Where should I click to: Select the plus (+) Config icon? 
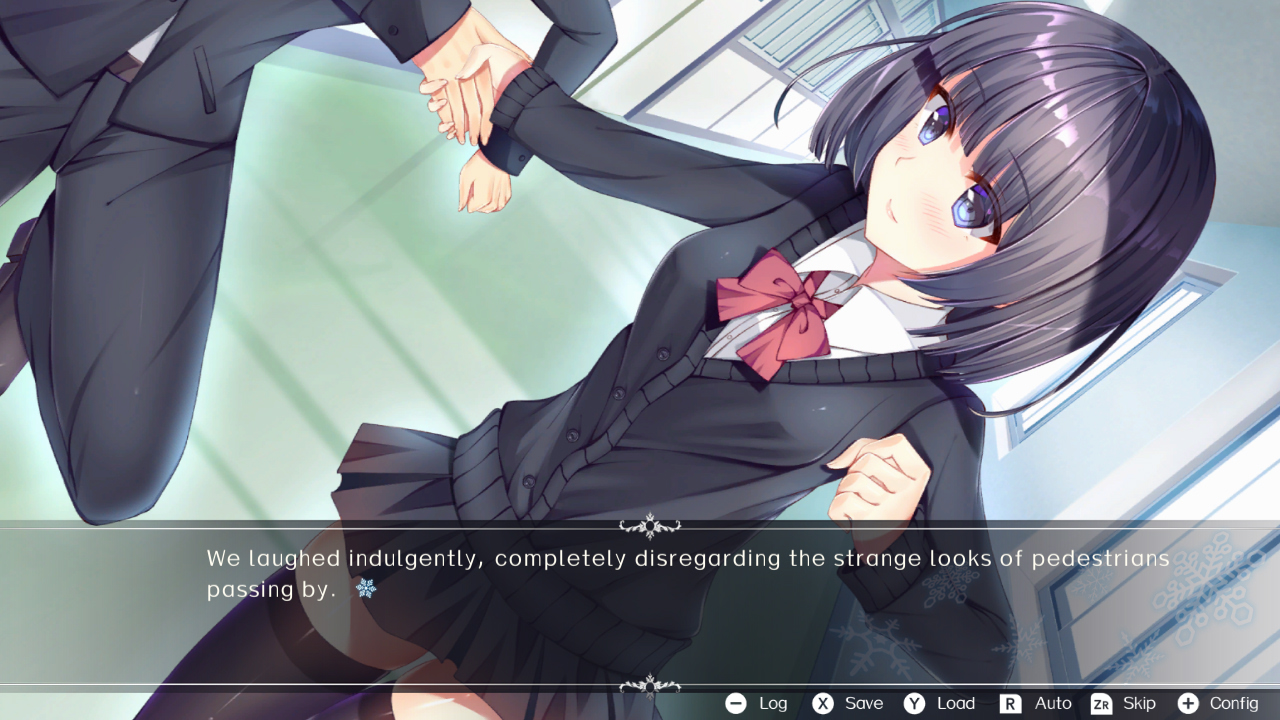(x=1188, y=703)
